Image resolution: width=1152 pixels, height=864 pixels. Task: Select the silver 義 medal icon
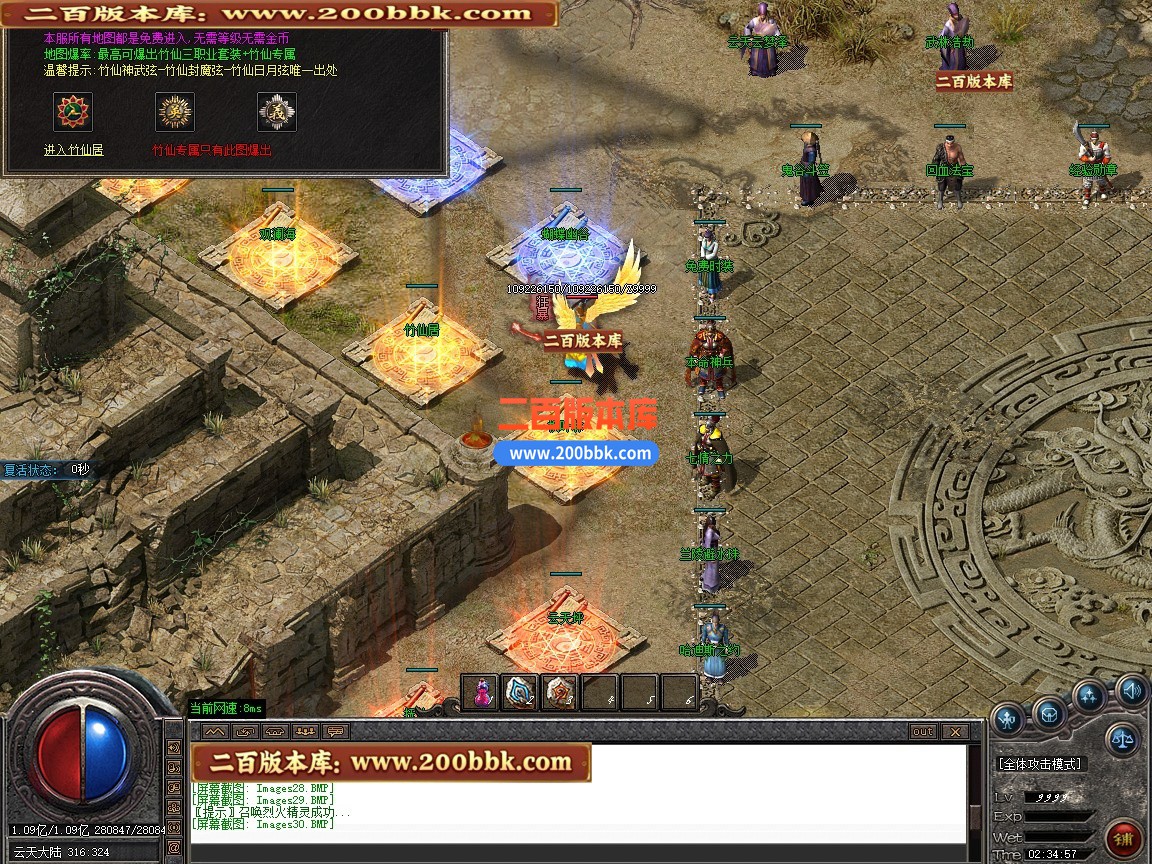click(277, 112)
